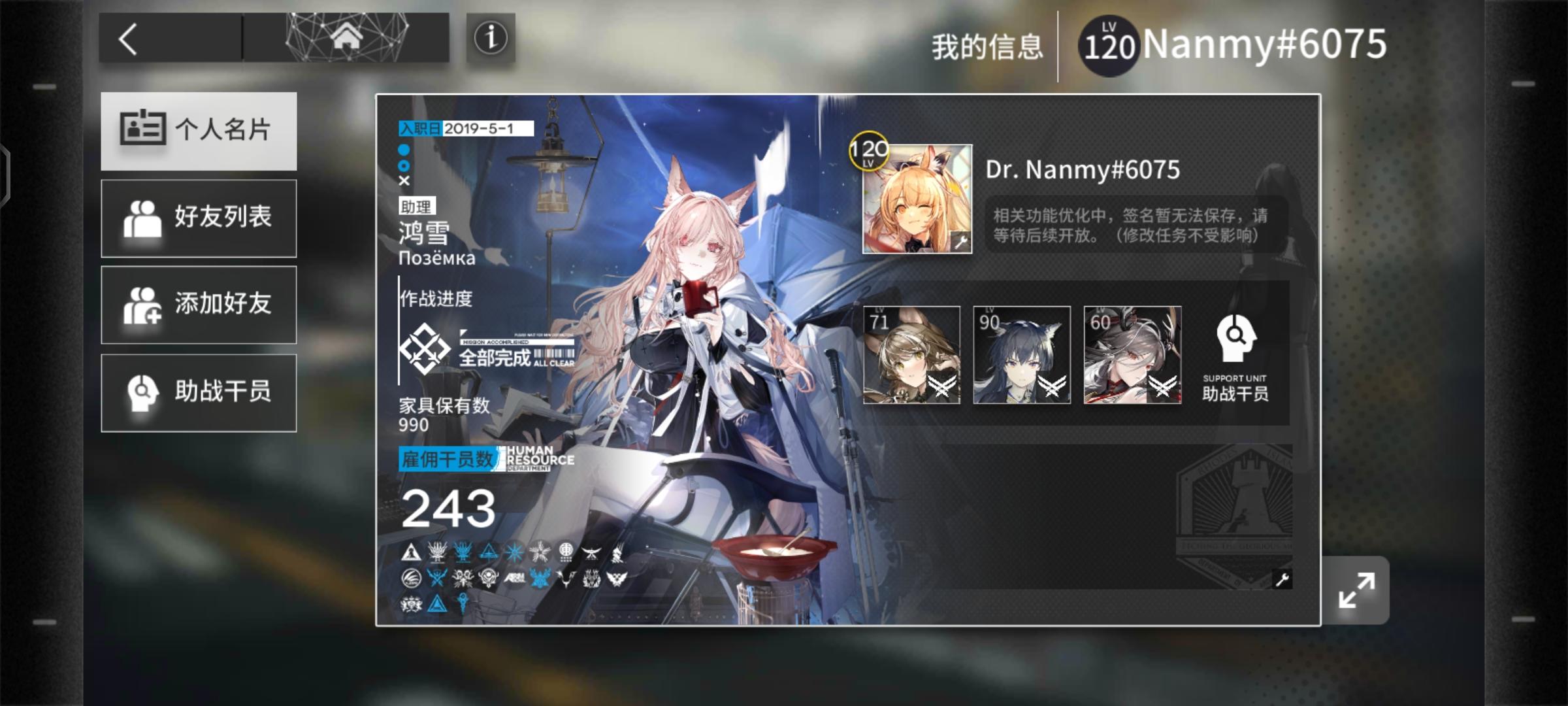
Task: Click the X marker below the page dots
Action: click(403, 182)
